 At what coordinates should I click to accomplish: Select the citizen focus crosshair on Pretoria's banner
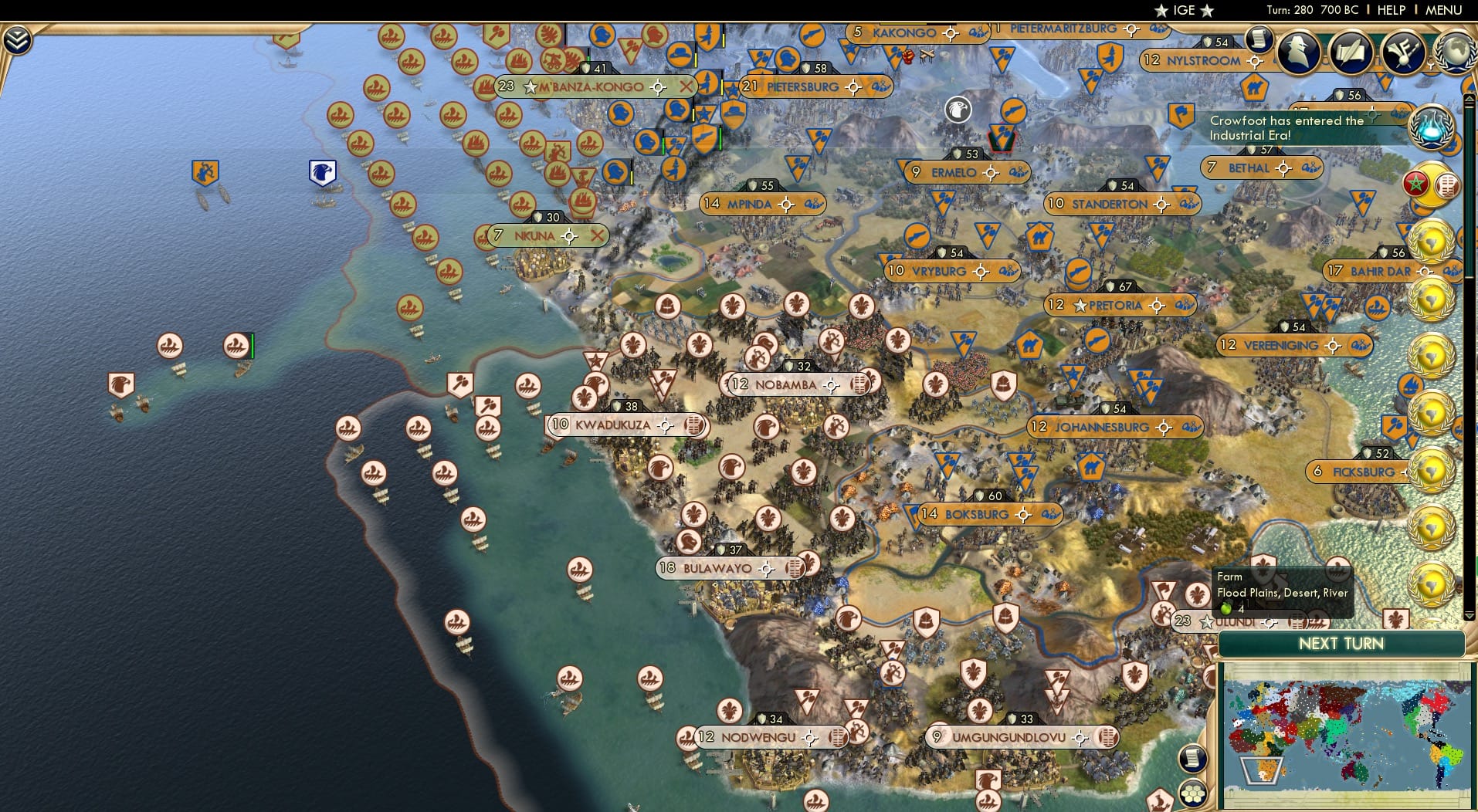point(1158,305)
